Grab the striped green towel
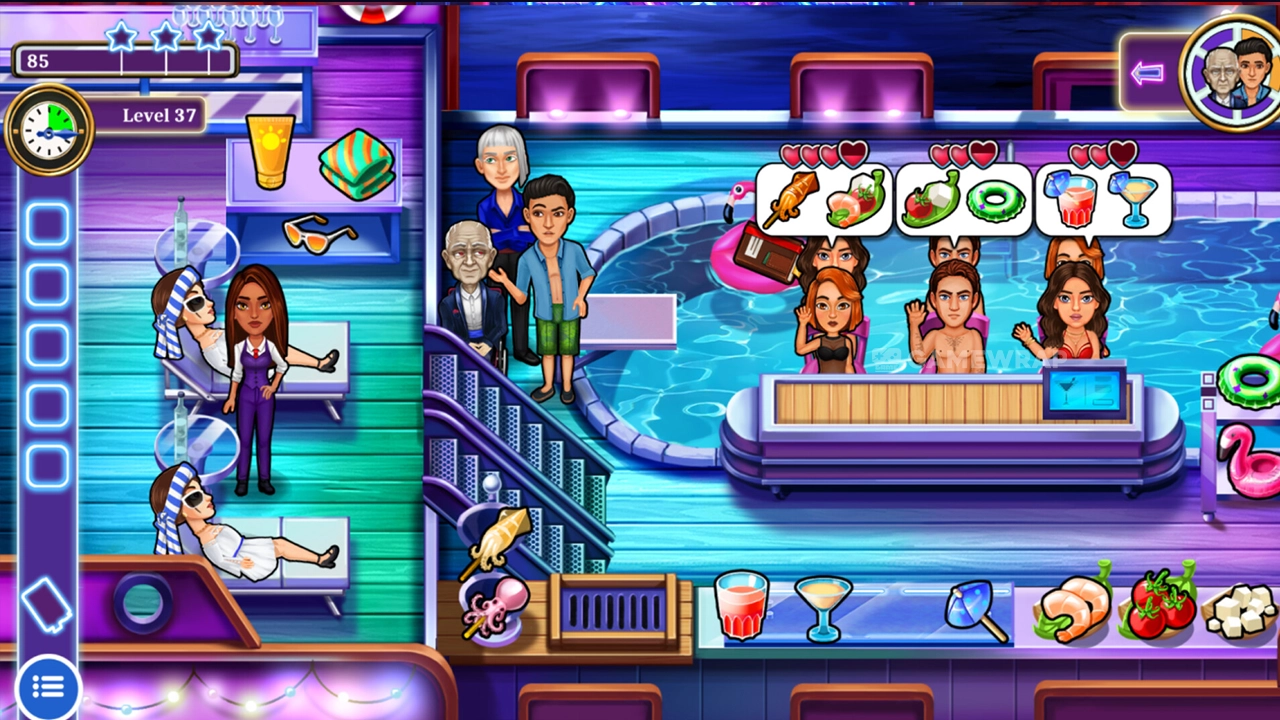This screenshot has width=1280, height=720. point(357,163)
